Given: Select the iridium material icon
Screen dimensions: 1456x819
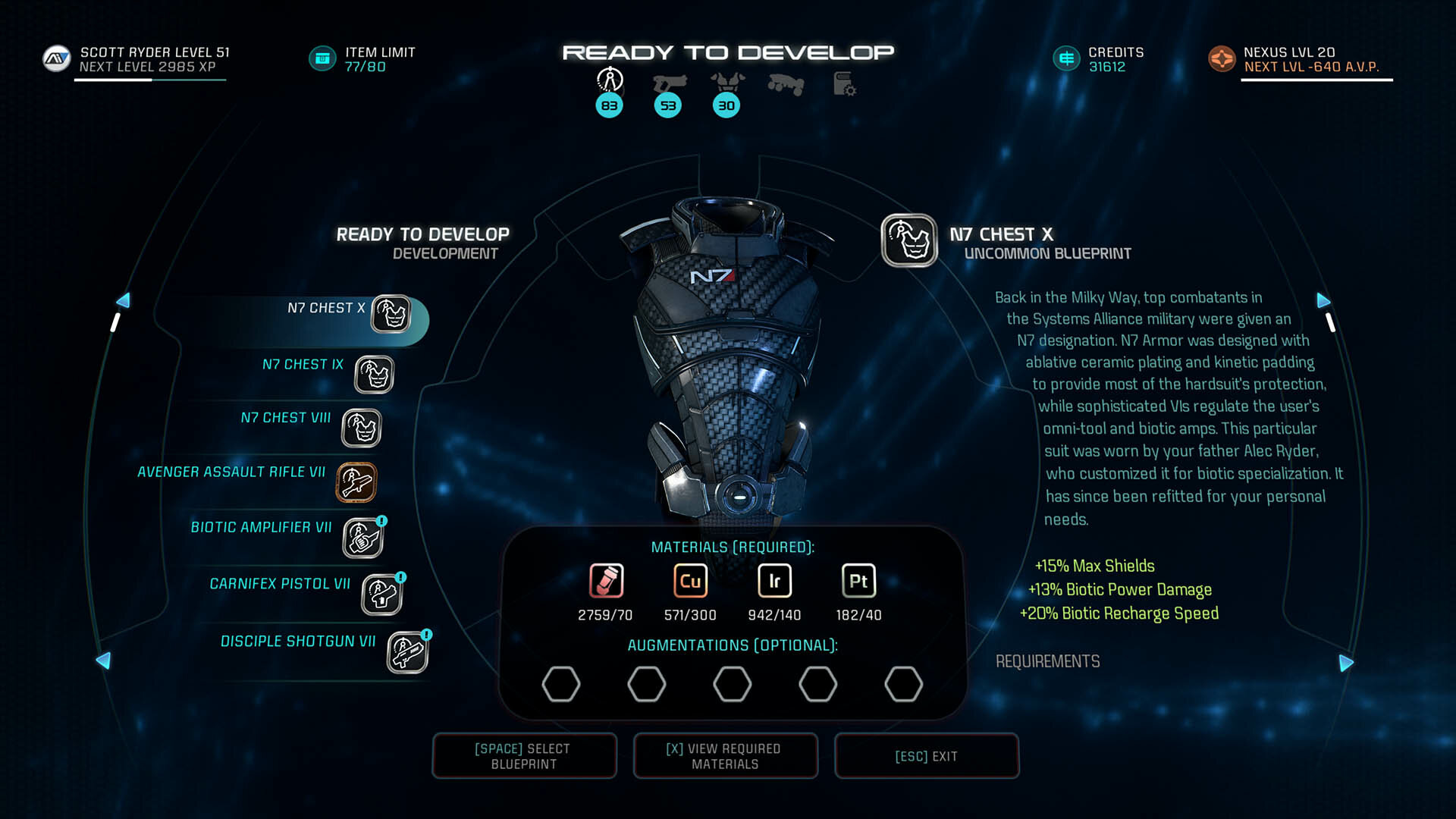Looking at the screenshot, I should click(x=774, y=582).
